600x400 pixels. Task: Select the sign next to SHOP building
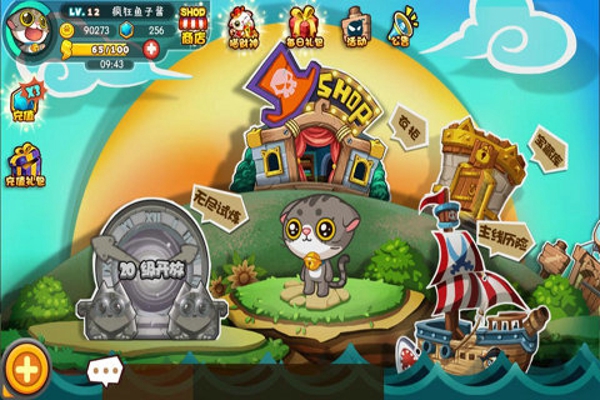tap(410, 126)
